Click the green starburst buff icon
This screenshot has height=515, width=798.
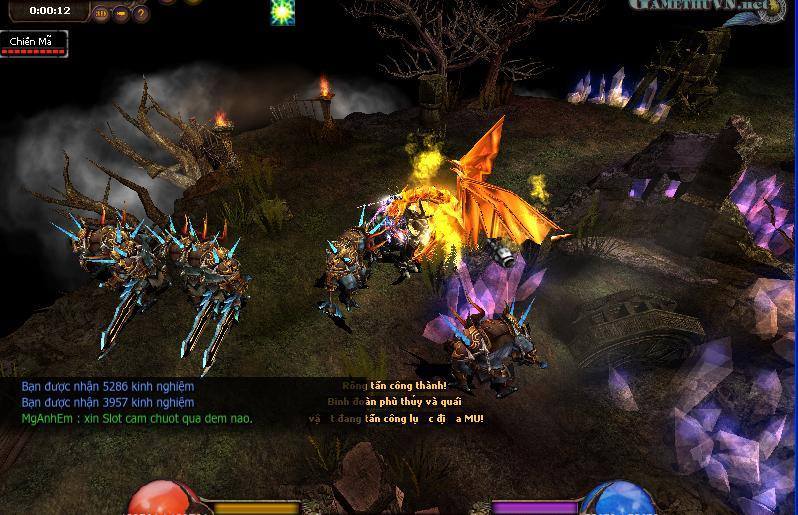(x=283, y=12)
